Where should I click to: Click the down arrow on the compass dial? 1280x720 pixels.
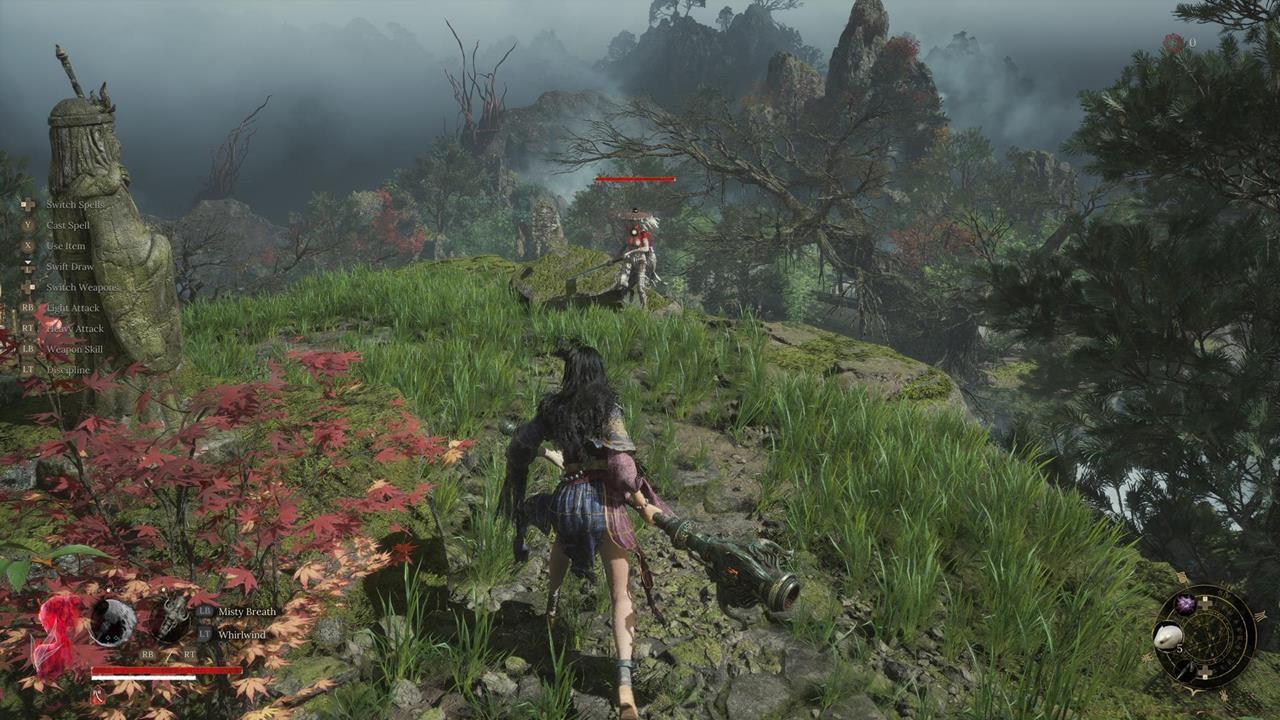point(1204,671)
